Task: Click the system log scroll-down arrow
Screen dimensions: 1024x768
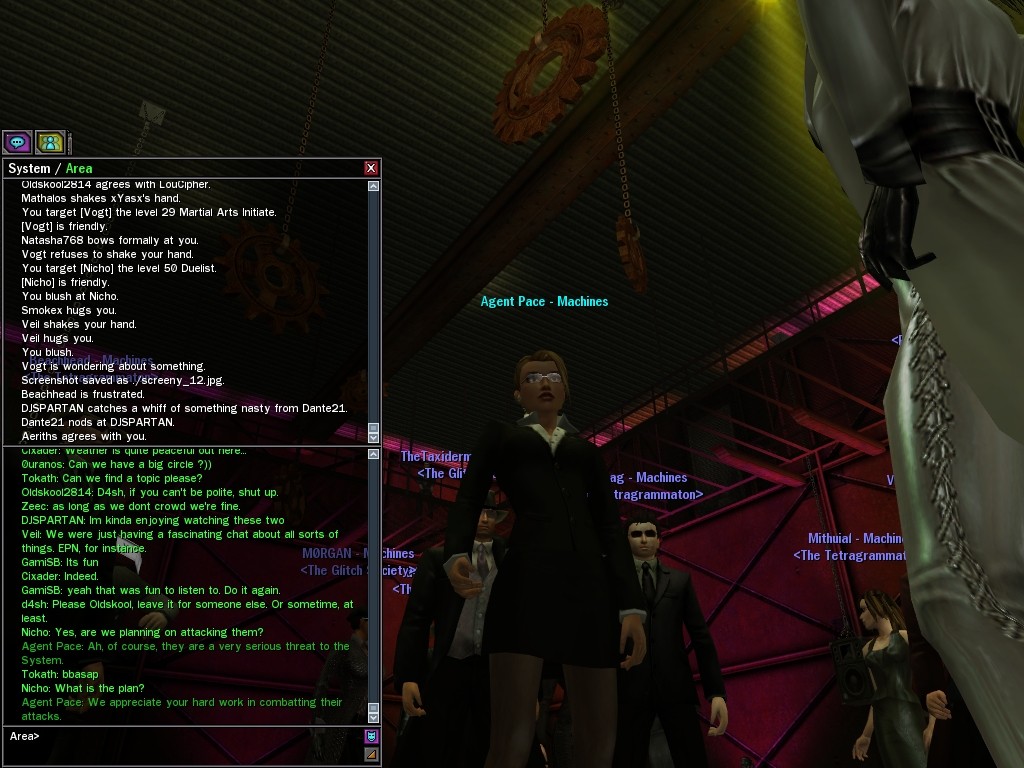Action: [374, 438]
